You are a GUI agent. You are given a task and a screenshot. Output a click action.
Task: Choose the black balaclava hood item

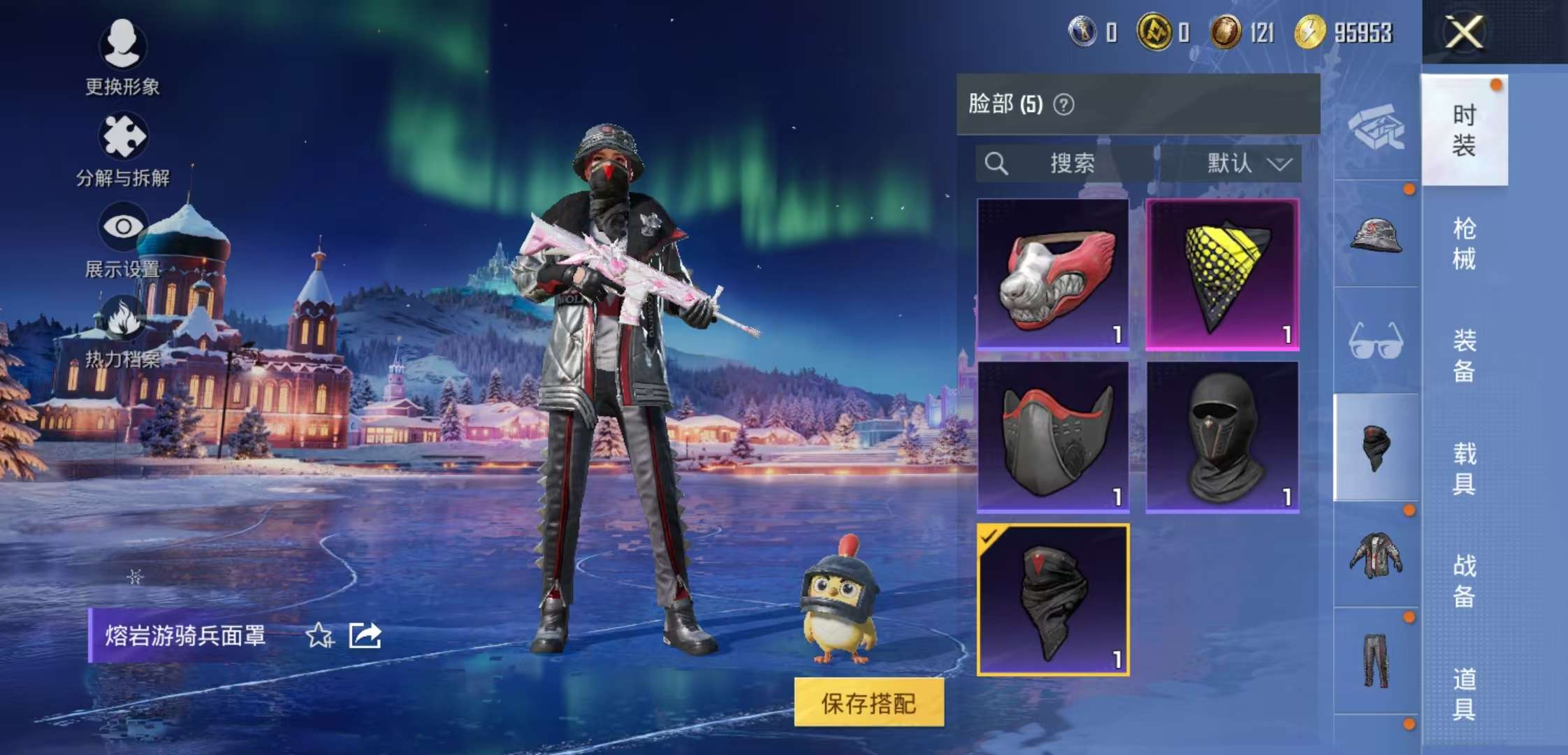(1222, 437)
